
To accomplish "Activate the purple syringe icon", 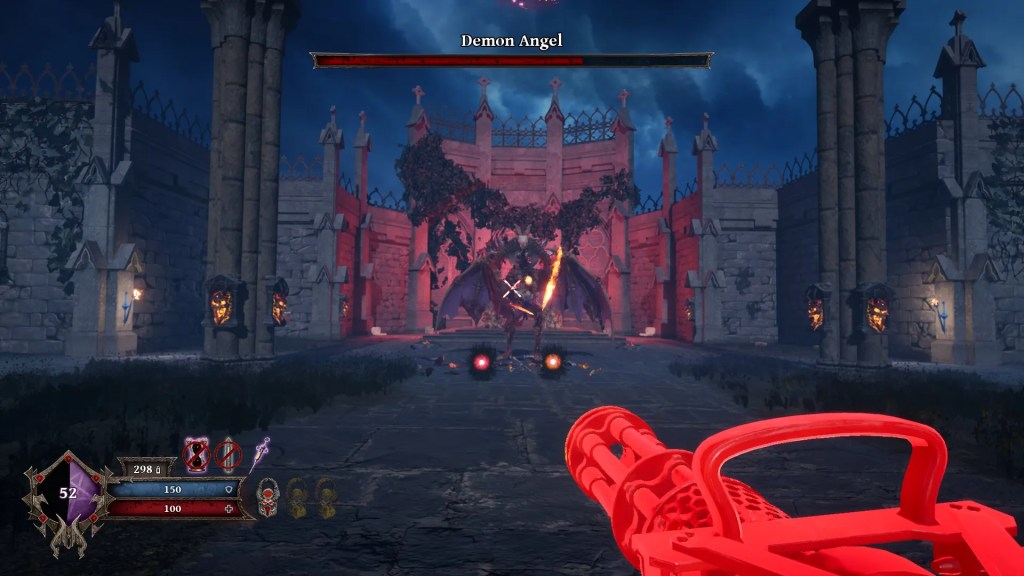I will coord(262,454).
